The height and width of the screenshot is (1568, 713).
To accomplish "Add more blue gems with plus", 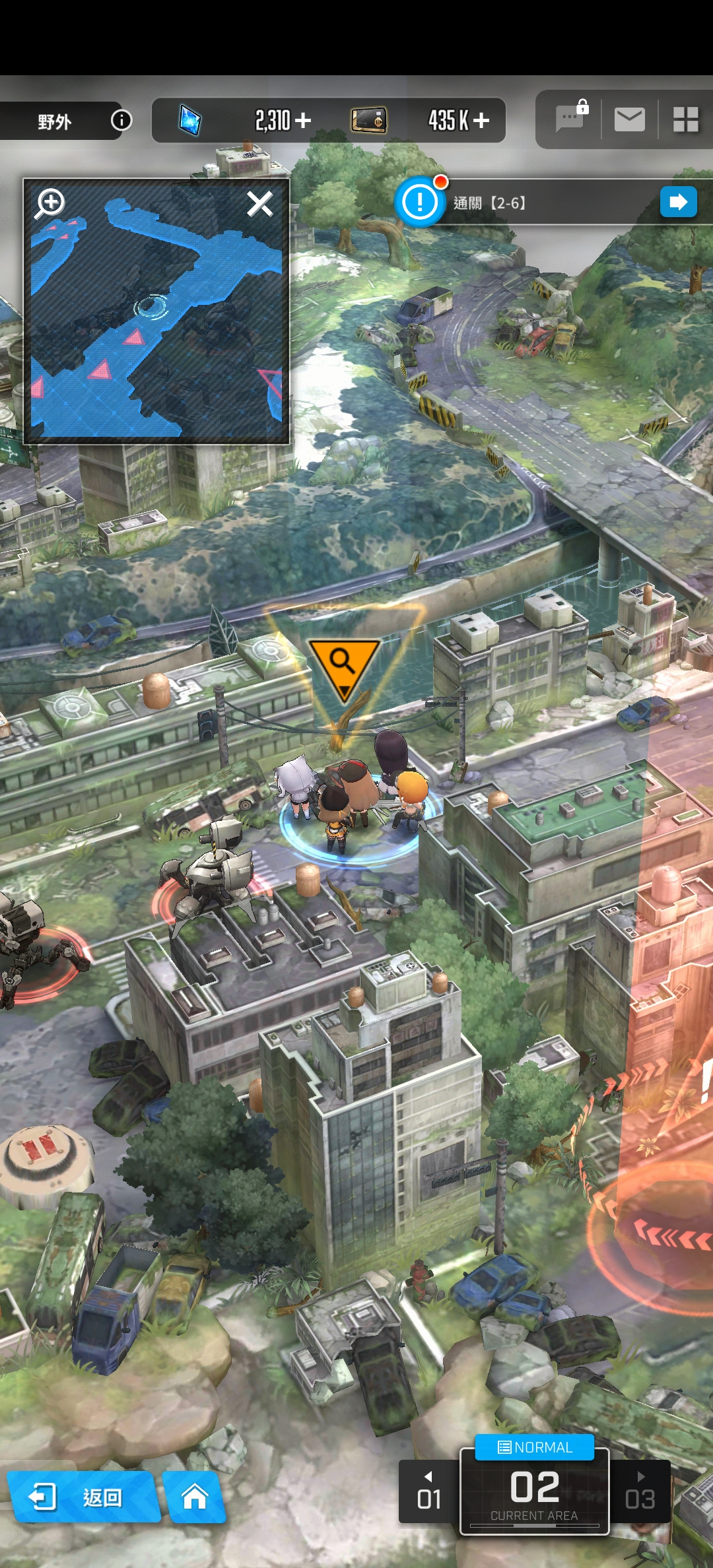I will 303,120.
